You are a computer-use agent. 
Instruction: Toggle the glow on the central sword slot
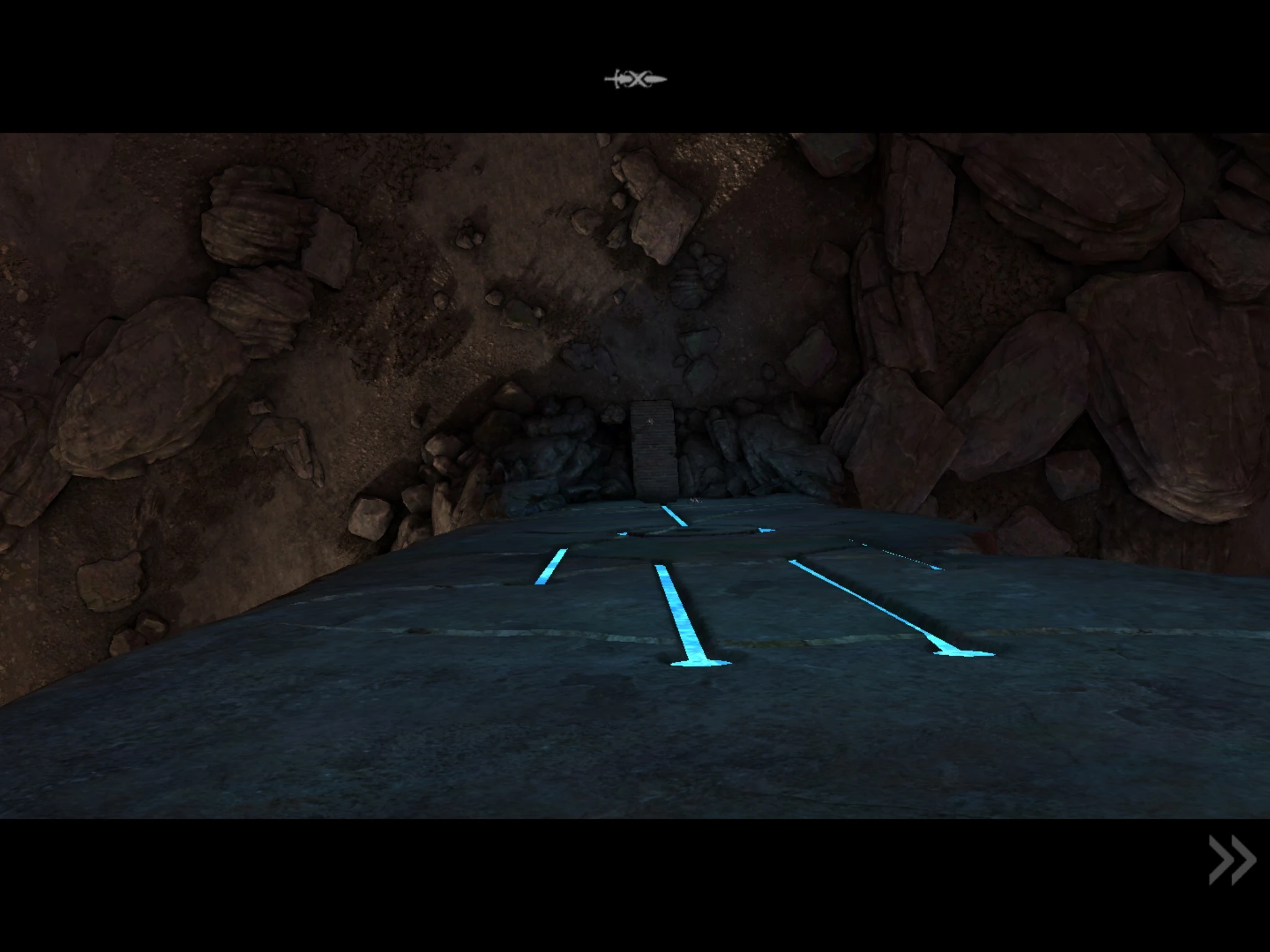(x=682, y=620)
